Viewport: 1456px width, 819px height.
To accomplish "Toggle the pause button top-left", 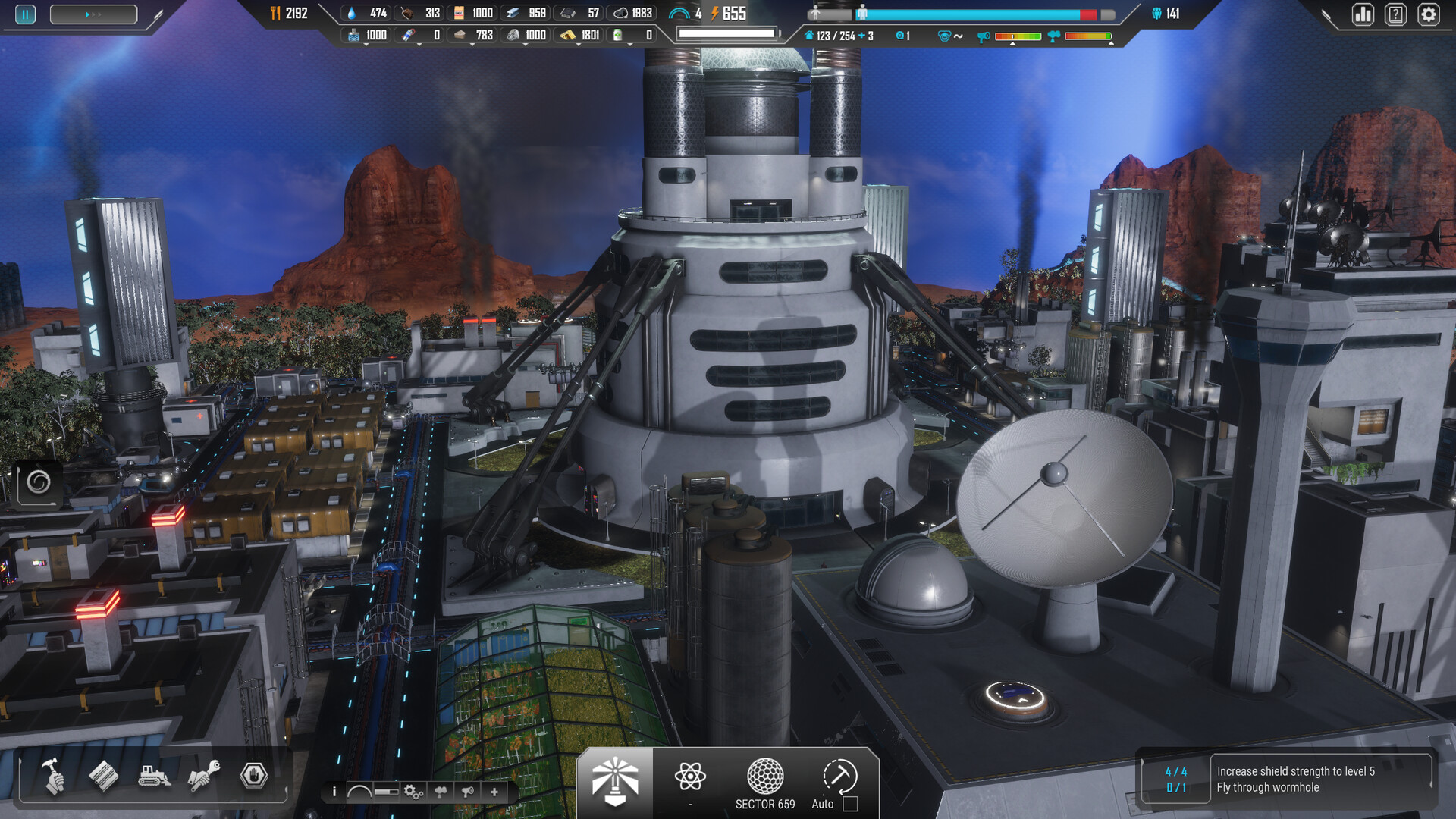I will [24, 14].
